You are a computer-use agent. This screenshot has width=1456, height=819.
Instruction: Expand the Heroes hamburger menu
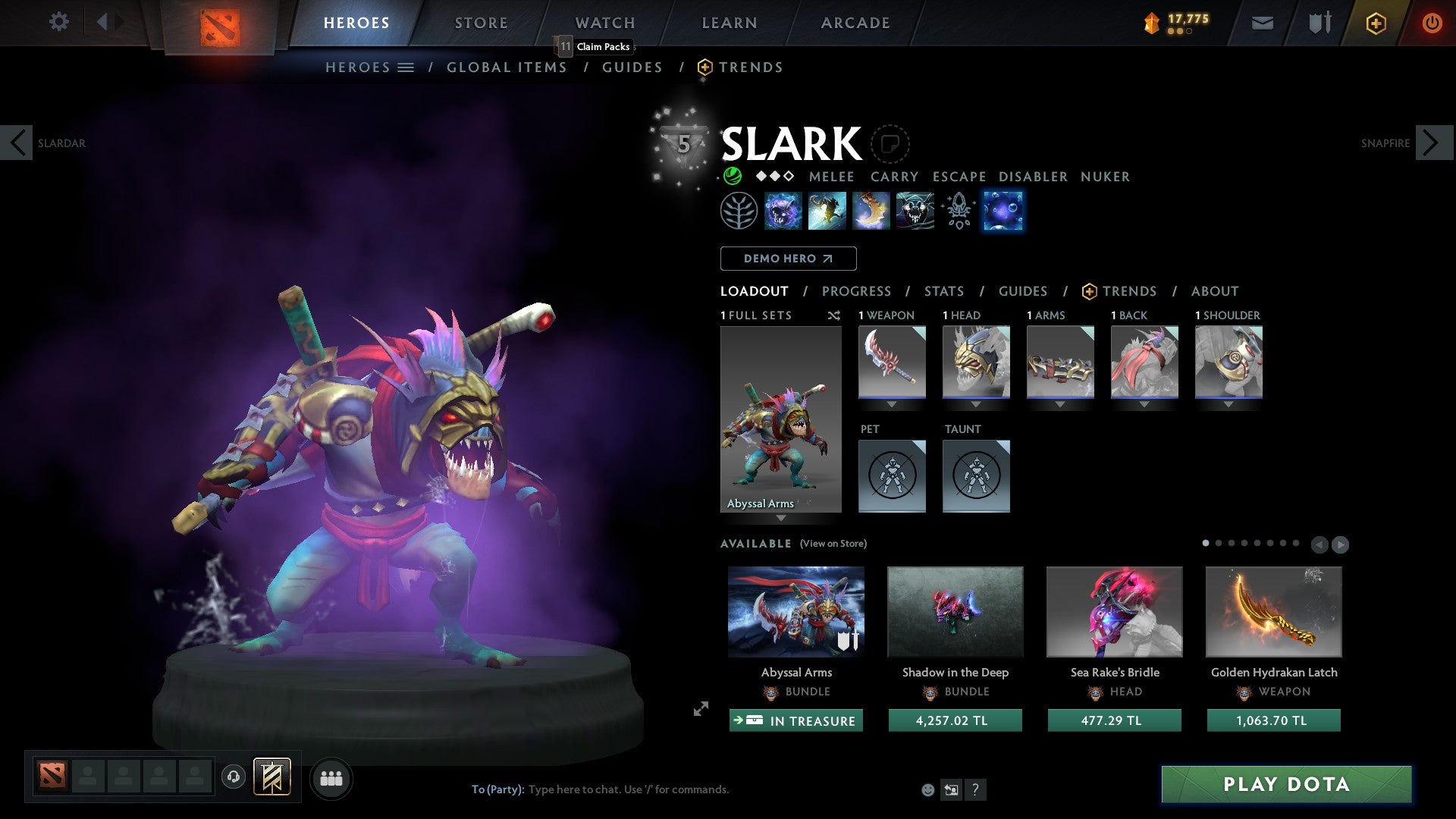(406, 67)
